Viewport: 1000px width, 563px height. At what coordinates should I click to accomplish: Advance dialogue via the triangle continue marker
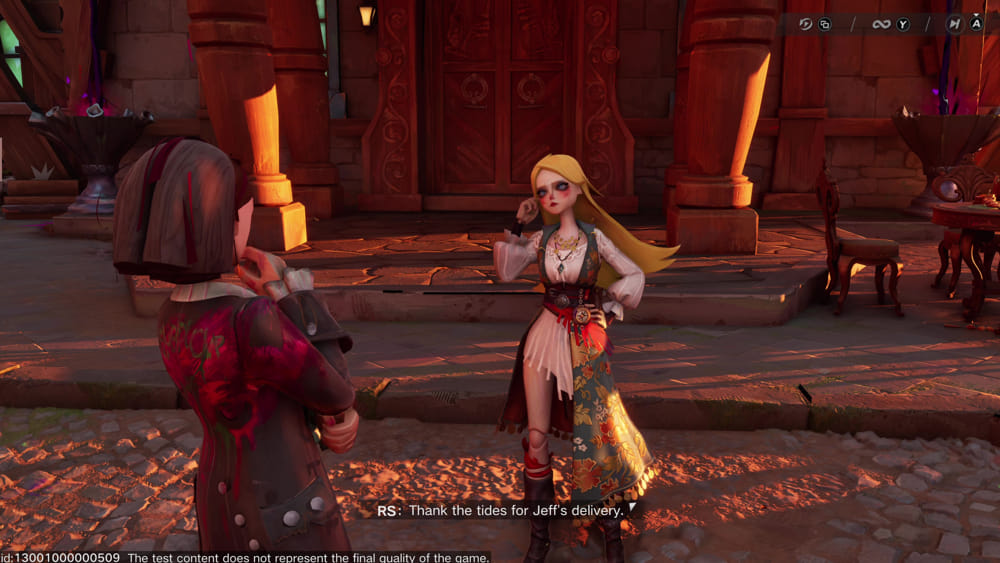pyautogui.click(x=631, y=508)
